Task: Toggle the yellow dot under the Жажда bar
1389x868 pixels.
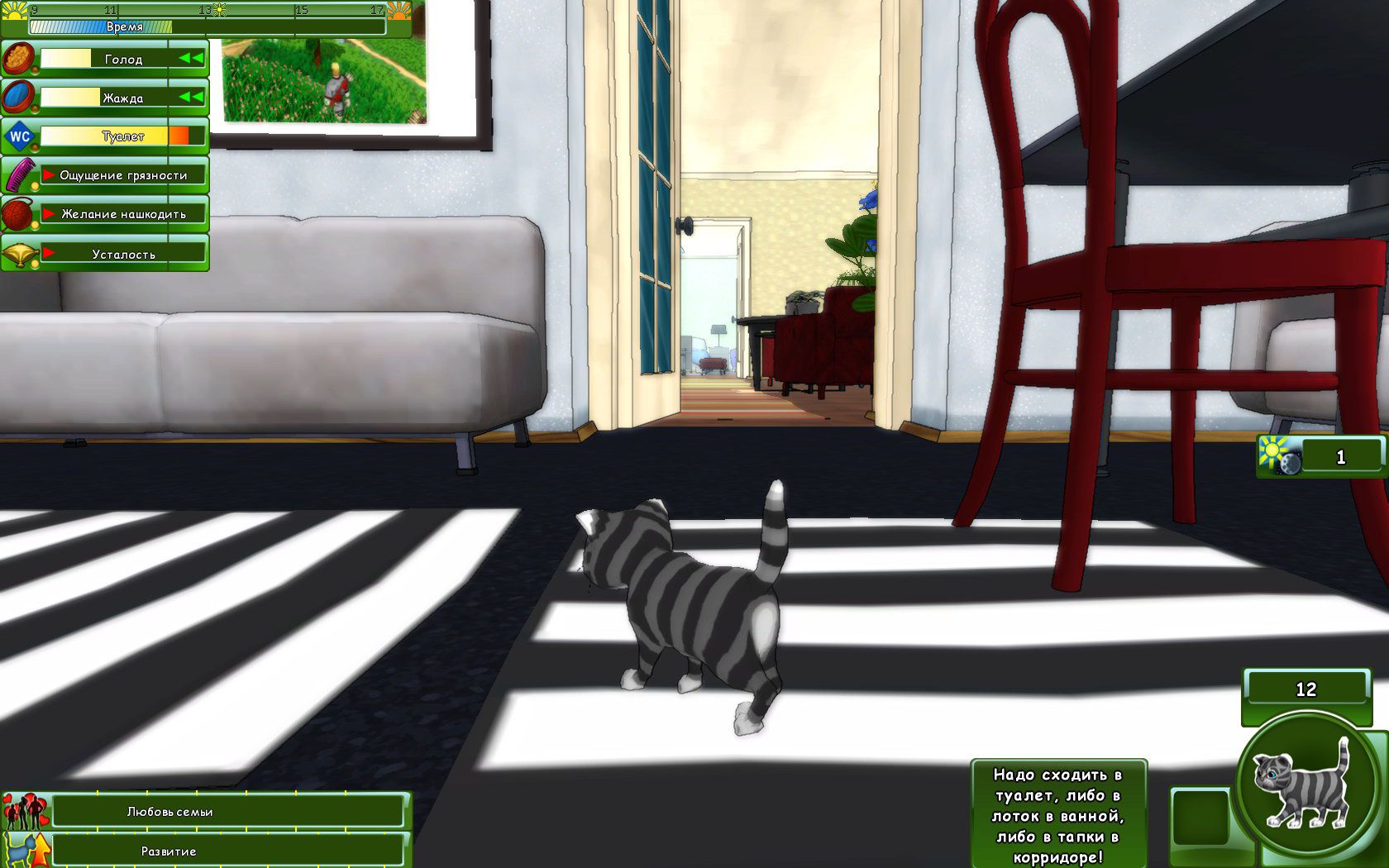Action: coord(34,107)
